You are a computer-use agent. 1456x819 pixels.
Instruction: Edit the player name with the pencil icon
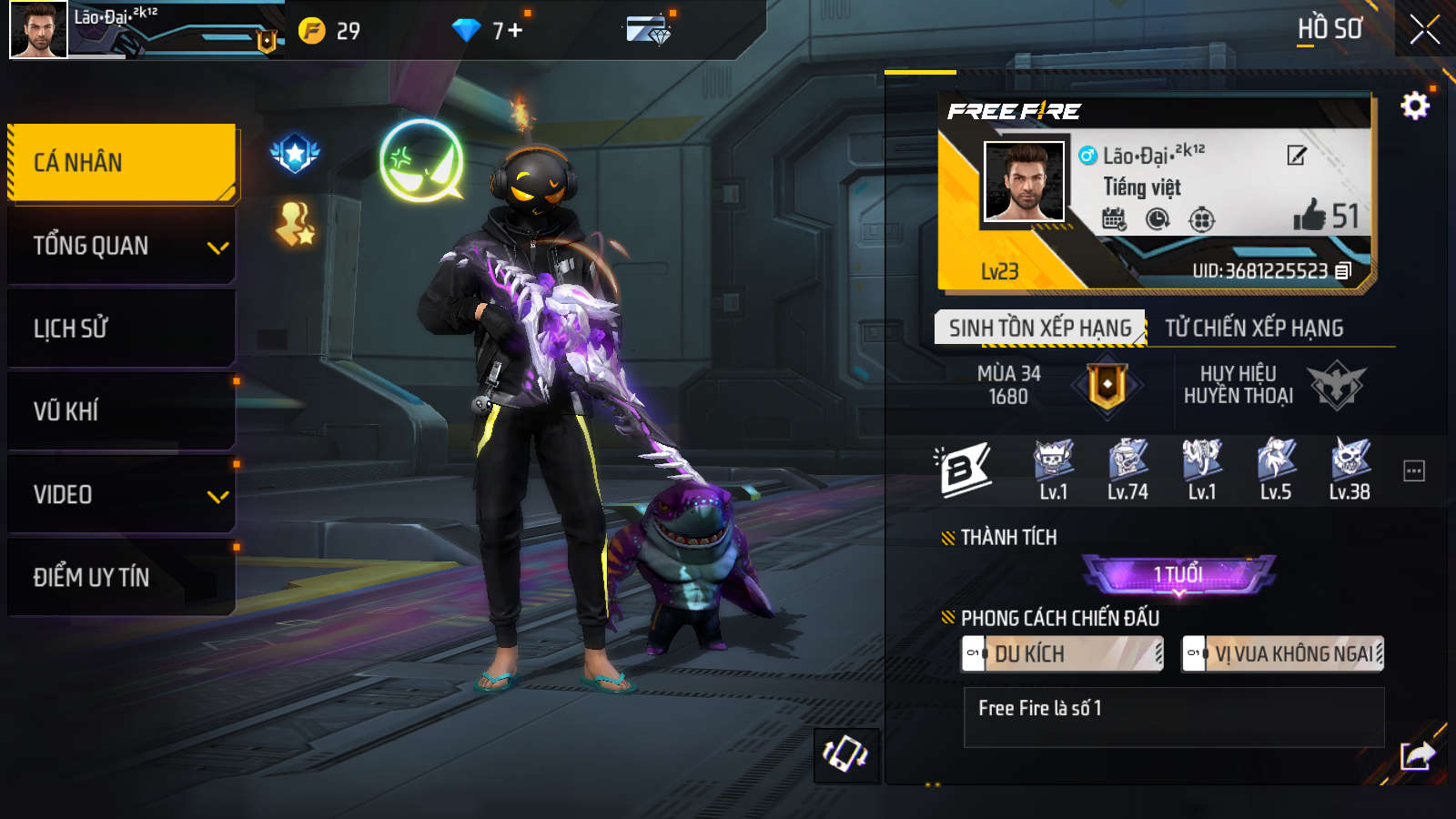click(1297, 156)
